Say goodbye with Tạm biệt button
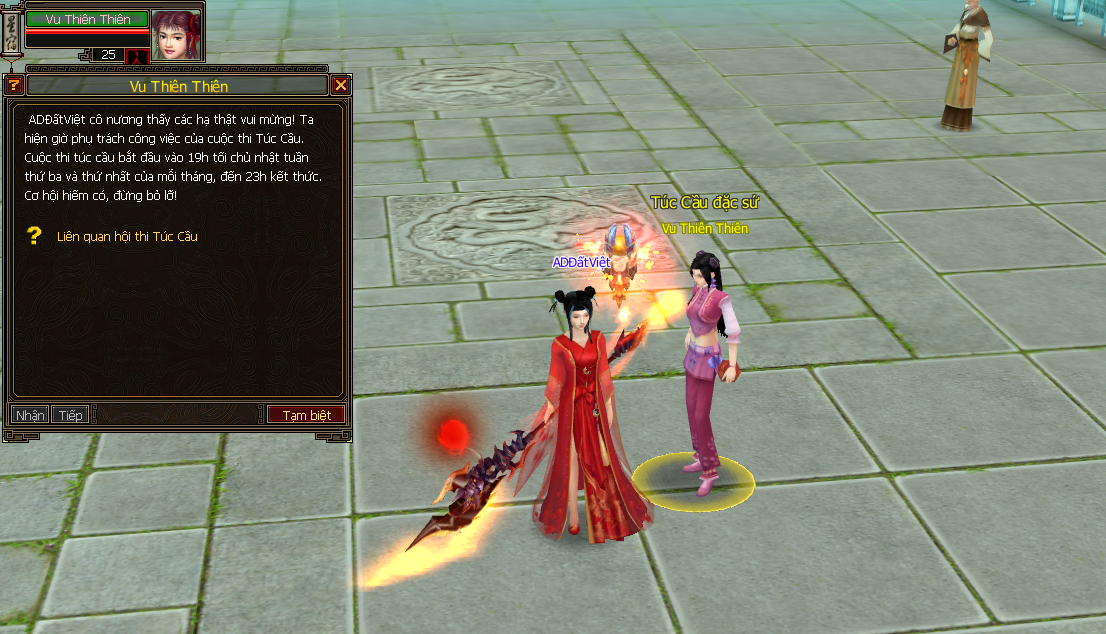 tap(306, 415)
